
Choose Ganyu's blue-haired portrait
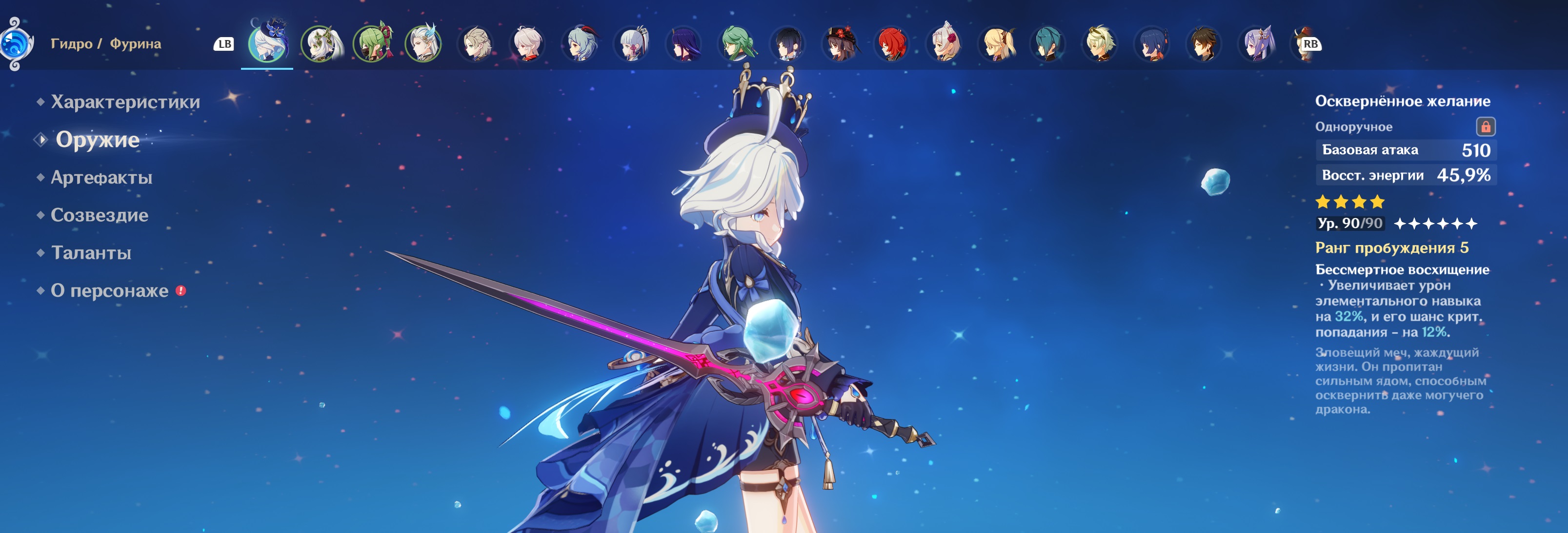pyautogui.click(x=580, y=43)
